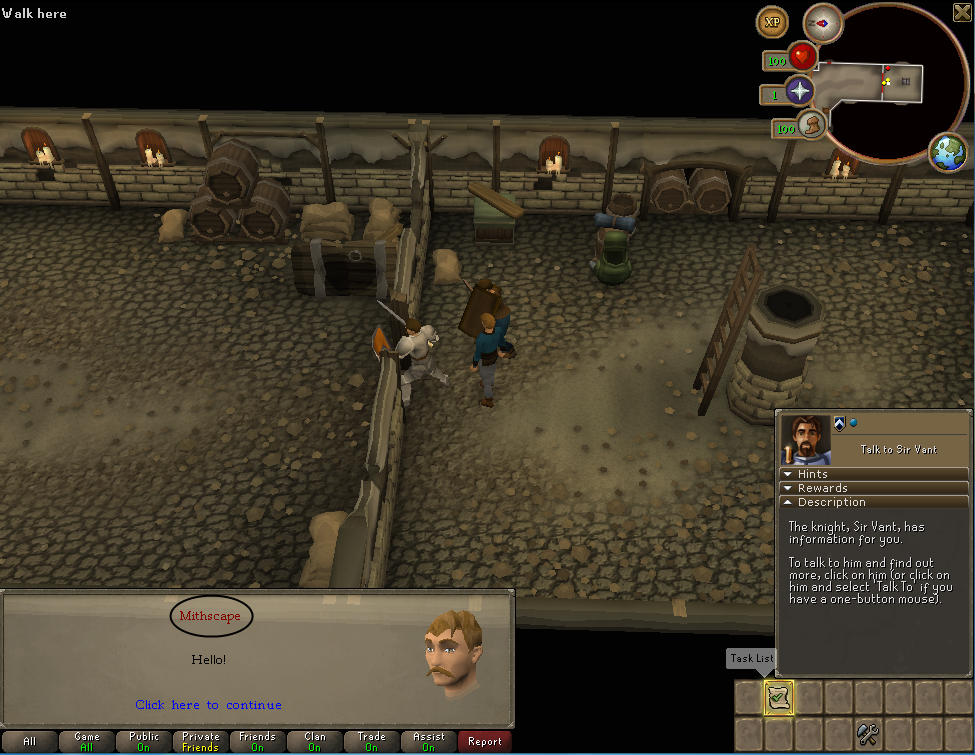The width and height of the screenshot is (975, 755).
Task: Toggle the Public chat filter
Action: coord(144,742)
